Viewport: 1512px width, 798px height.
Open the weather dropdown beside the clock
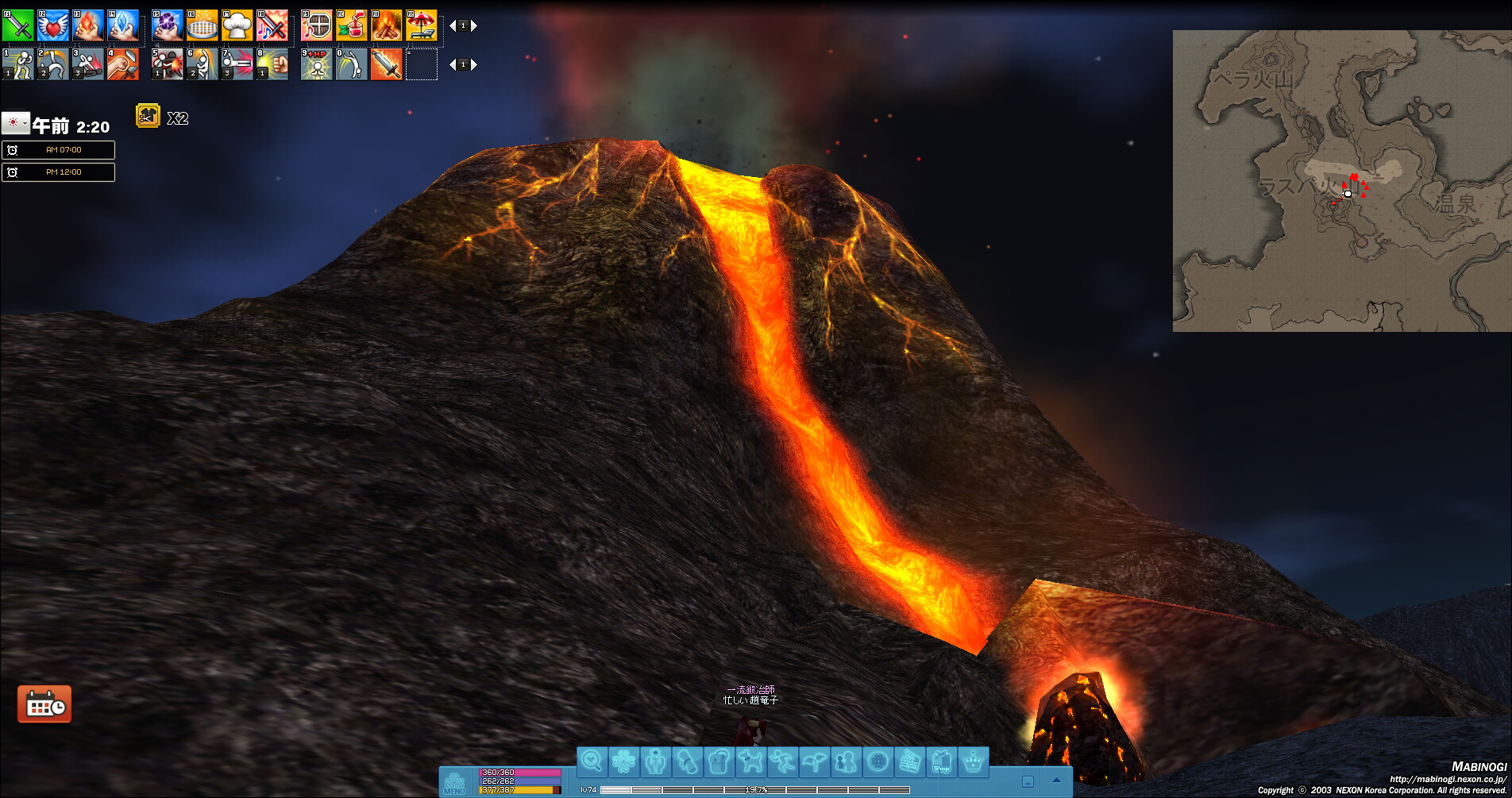coord(16,123)
